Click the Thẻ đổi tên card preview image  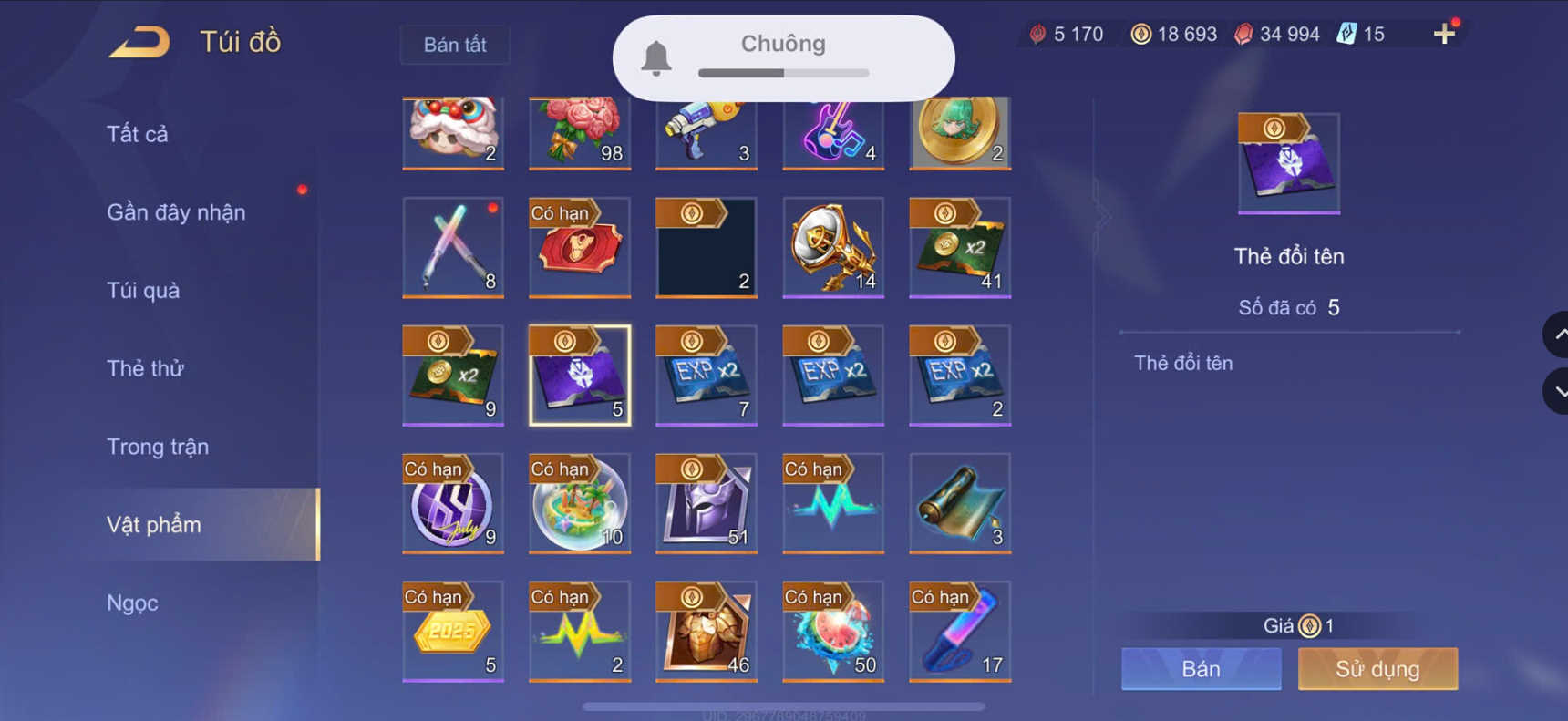[1288, 162]
